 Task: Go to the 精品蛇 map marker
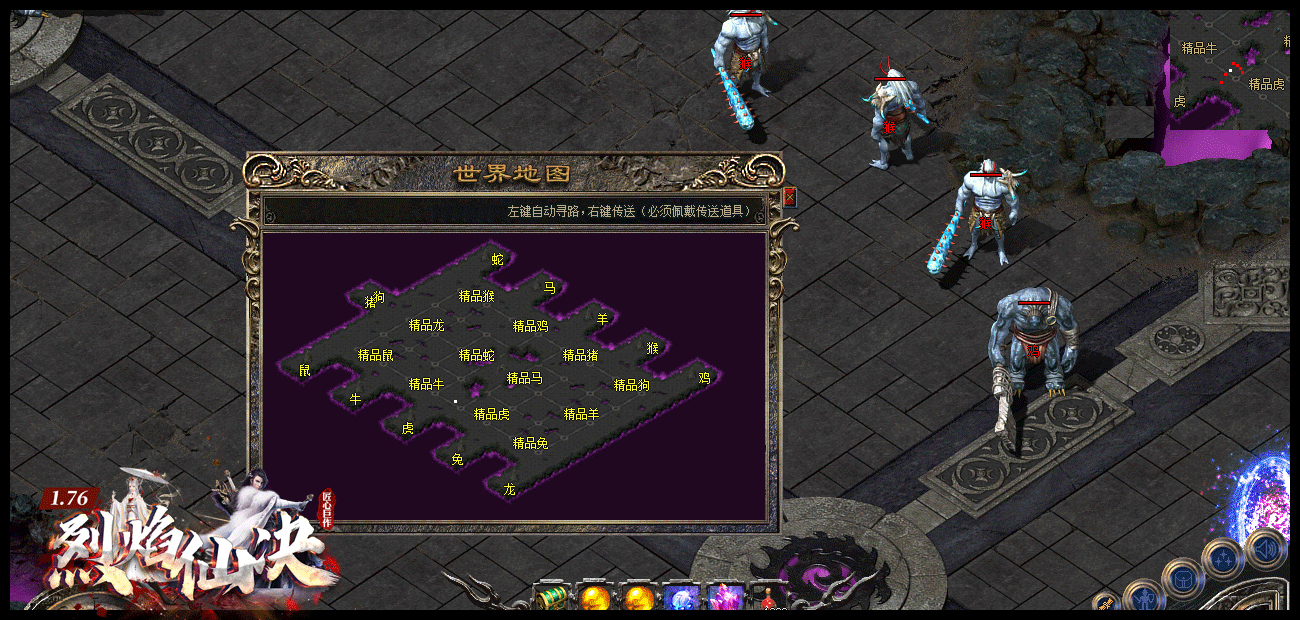(476, 355)
